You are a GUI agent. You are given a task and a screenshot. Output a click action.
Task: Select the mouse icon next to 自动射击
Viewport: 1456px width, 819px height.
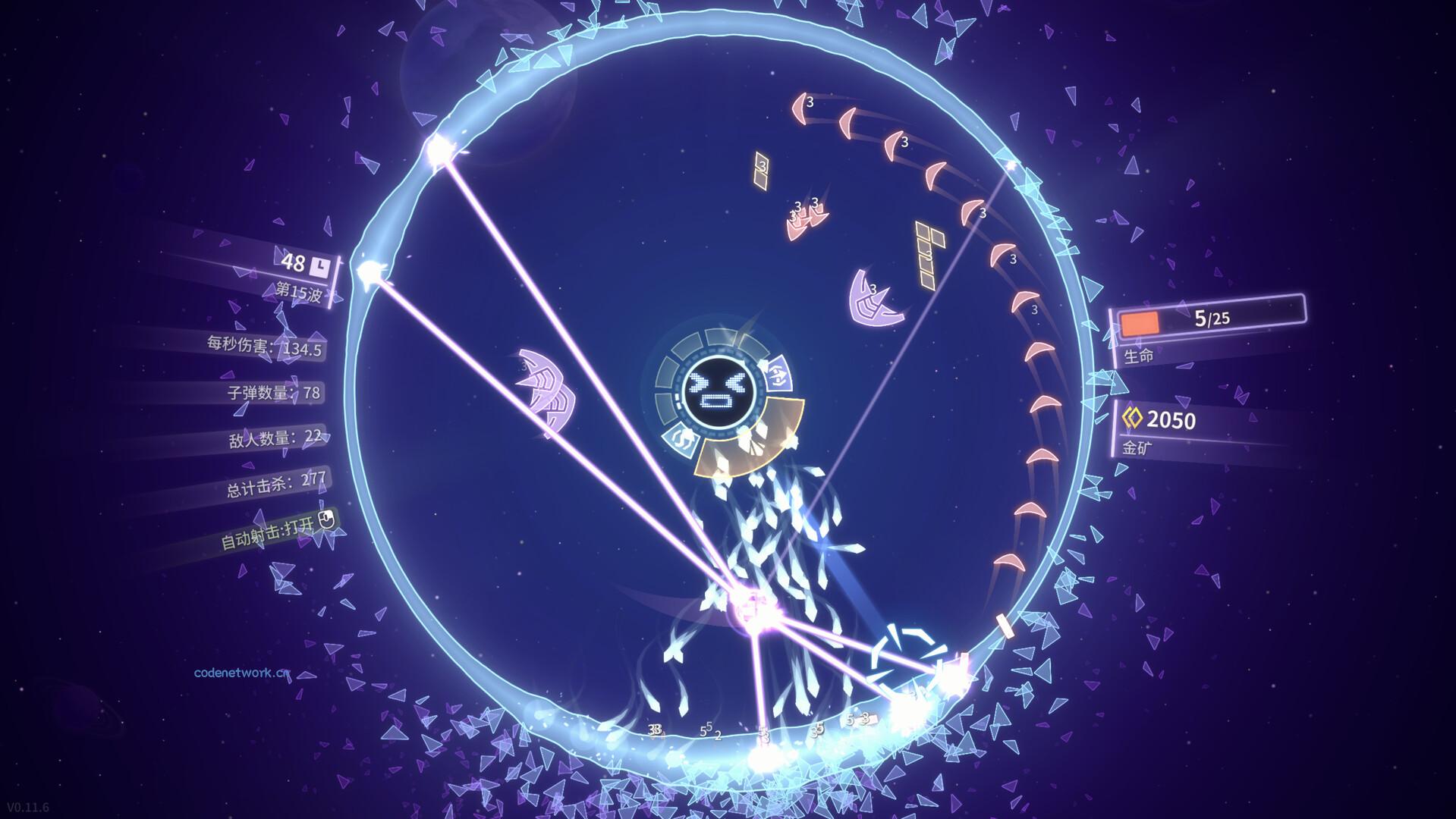(x=328, y=517)
